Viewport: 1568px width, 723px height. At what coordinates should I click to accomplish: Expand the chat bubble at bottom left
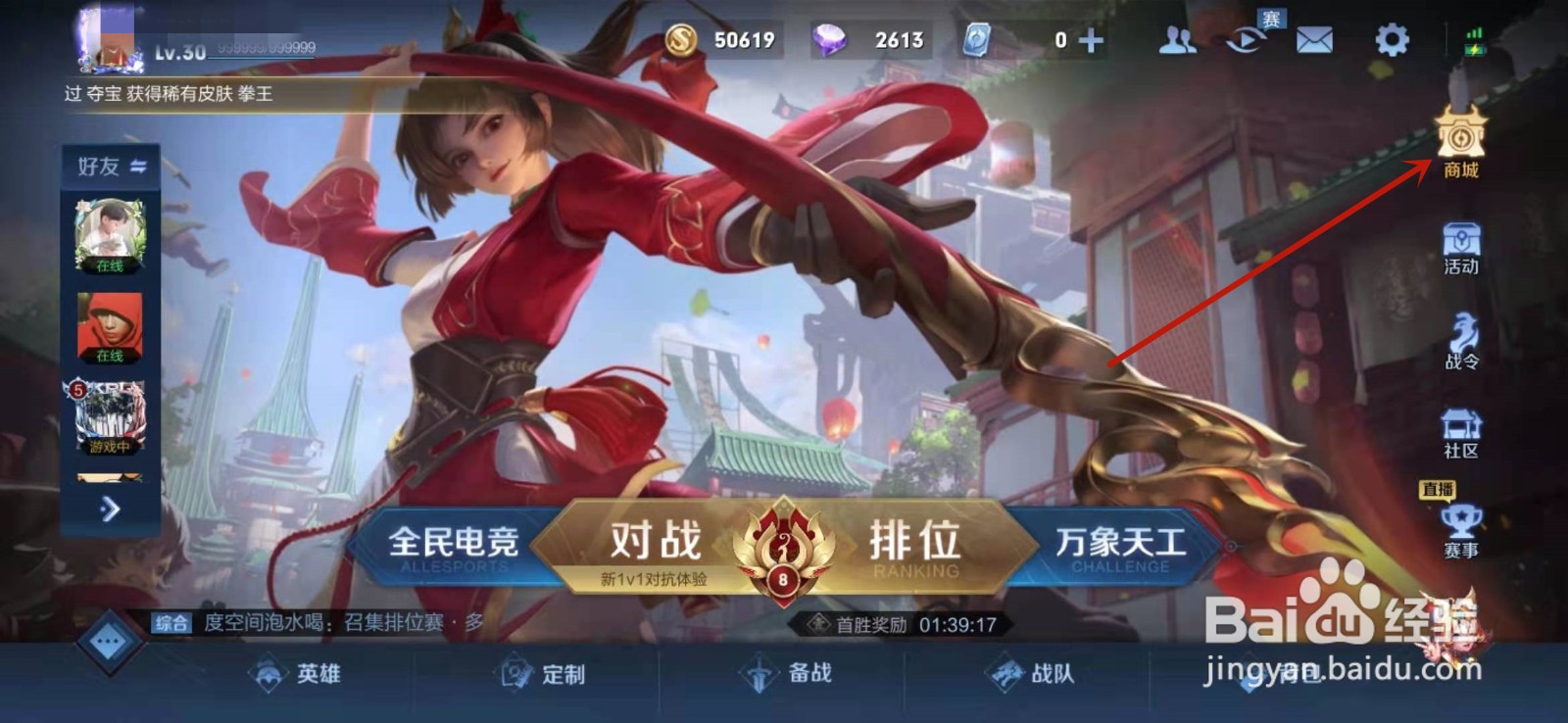[x=108, y=642]
